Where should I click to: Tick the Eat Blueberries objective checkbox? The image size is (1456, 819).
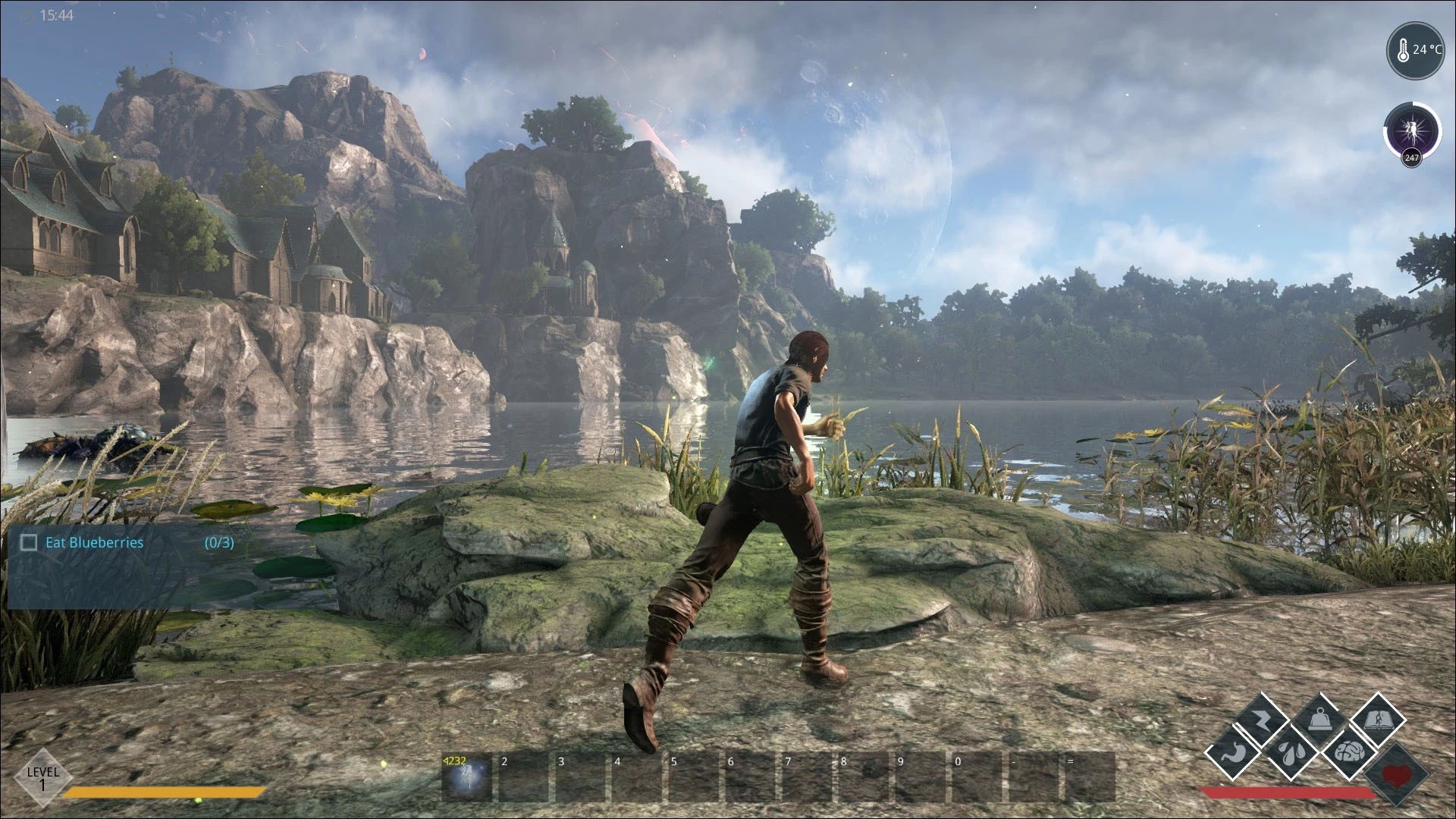click(x=29, y=542)
